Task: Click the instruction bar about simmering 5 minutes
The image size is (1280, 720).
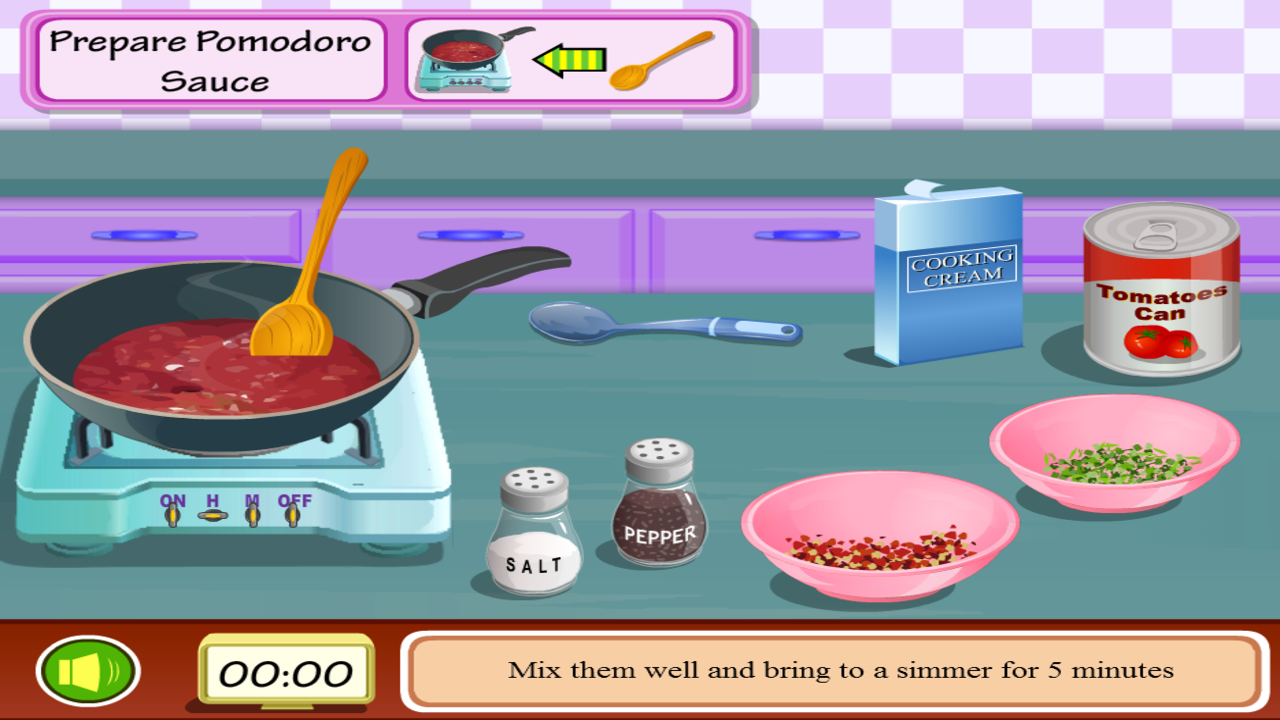Action: pos(845,670)
